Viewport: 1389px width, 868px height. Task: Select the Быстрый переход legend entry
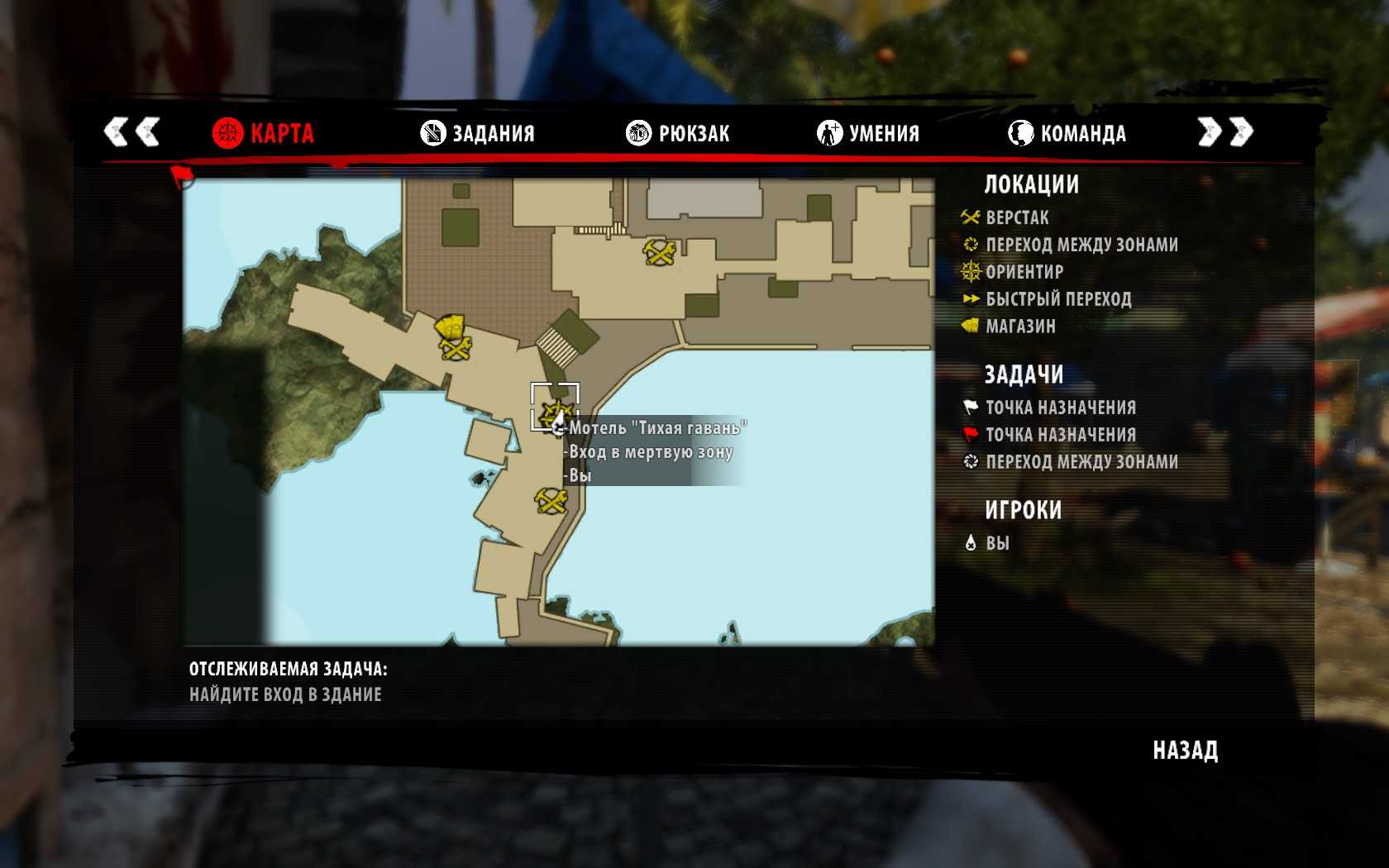pos(1058,299)
